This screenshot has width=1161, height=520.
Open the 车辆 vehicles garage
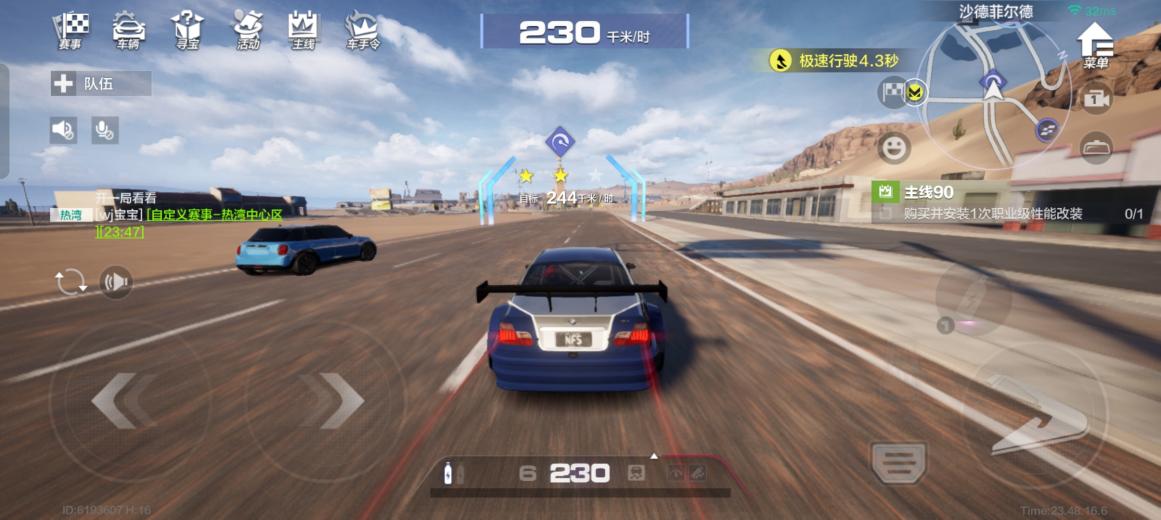(x=128, y=30)
